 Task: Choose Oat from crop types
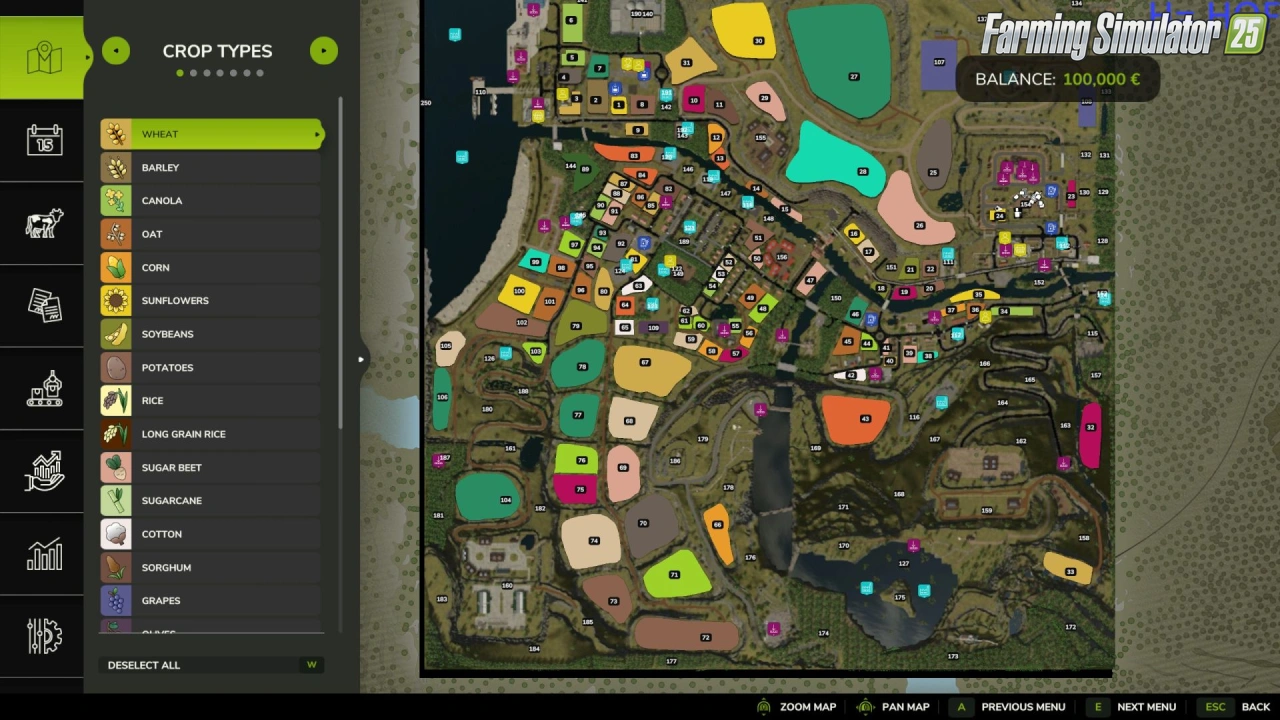[212, 234]
